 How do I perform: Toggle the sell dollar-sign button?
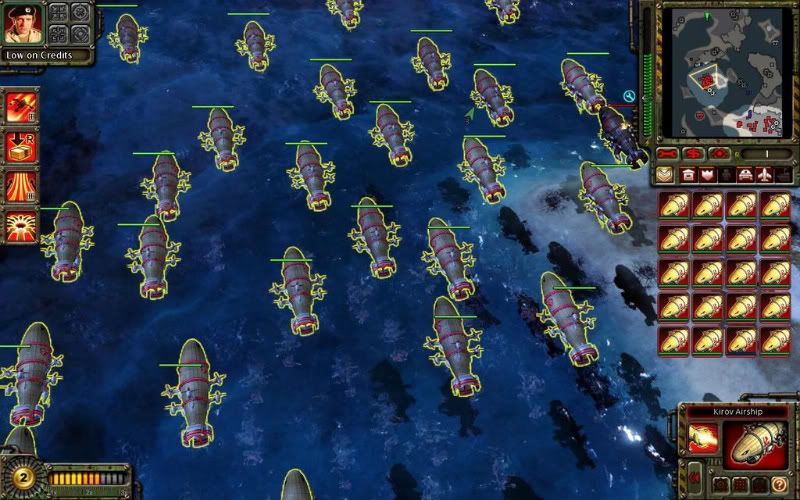(x=692, y=154)
